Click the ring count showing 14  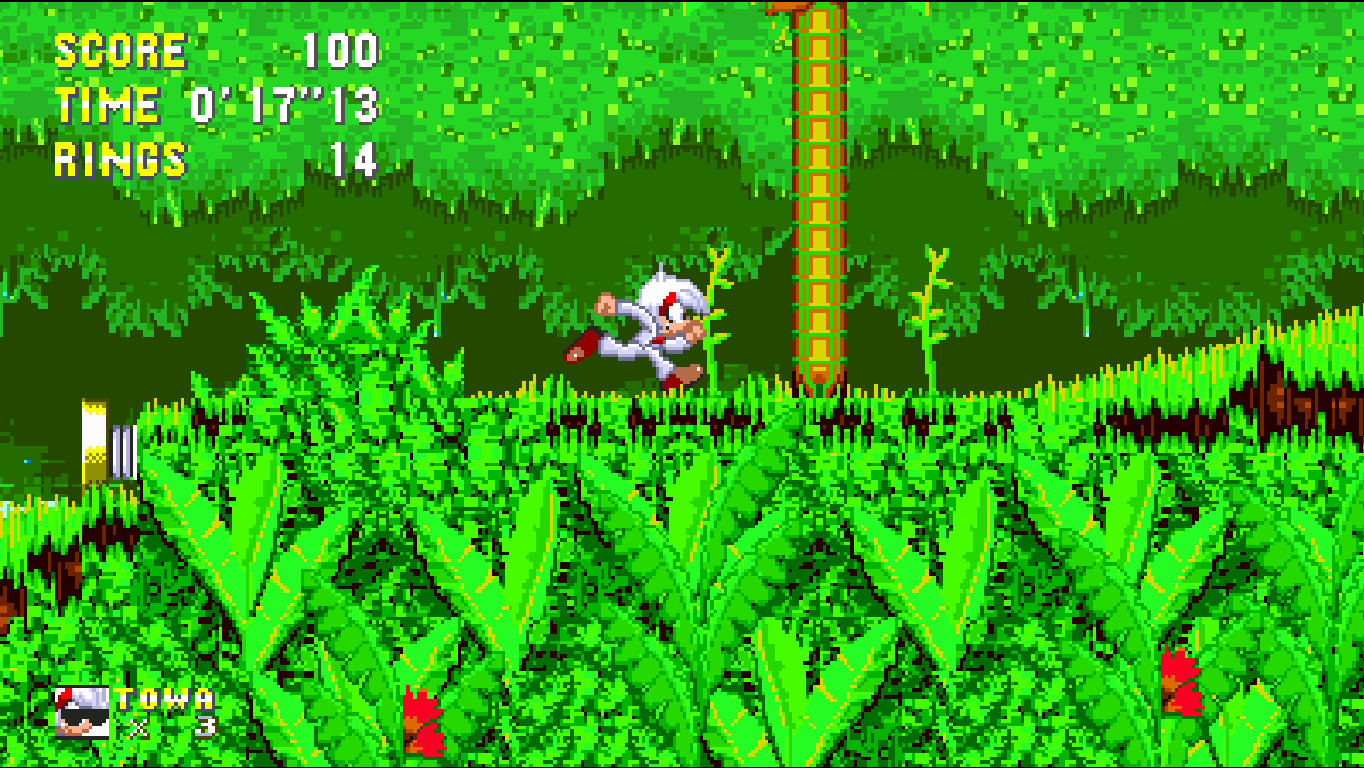[352, 158]
